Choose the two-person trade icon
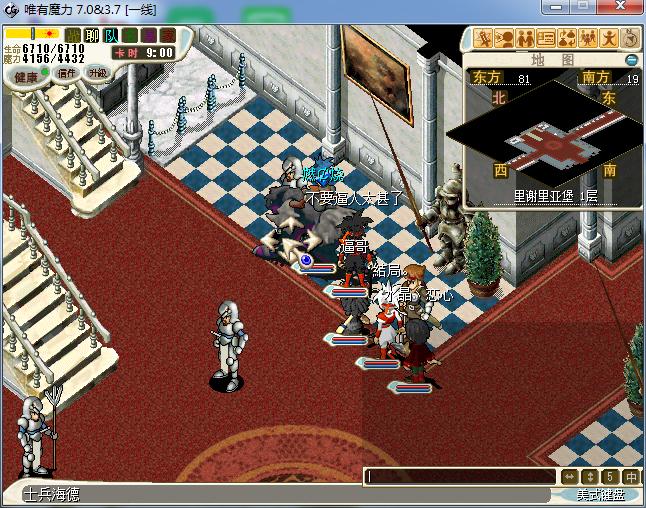Image resolution: width=646 pixels, height=508 pixels. coord(525,39)
